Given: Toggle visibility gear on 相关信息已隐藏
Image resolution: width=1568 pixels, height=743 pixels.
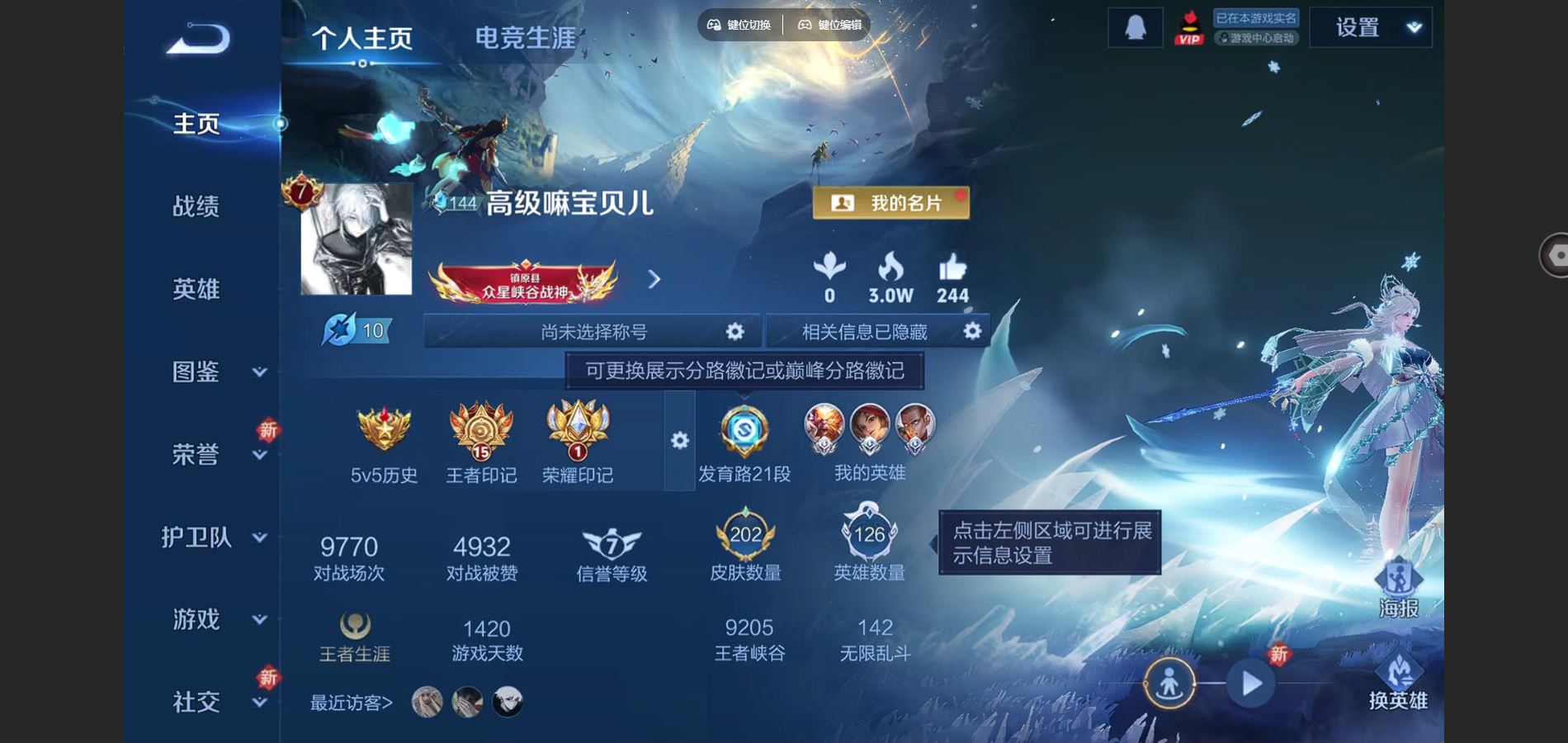Looking at the screenshot, I should click(971, 331).
